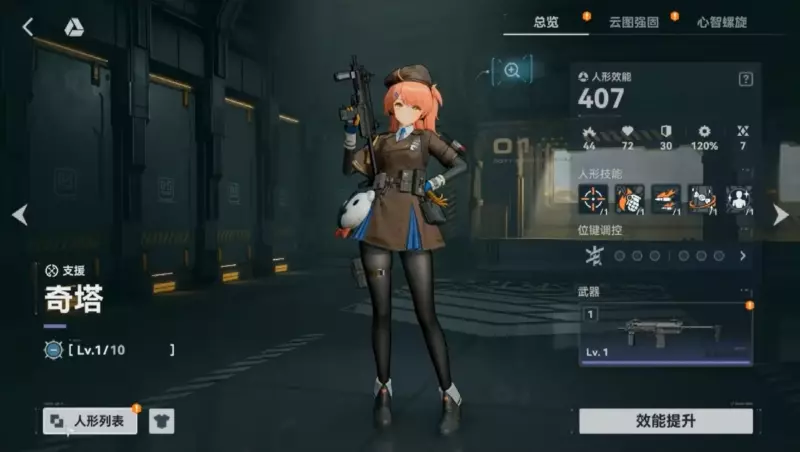Viewport: 800px width, 452px height.
Task: Click the magnifier zoom view icon
Action: point(512,69)
